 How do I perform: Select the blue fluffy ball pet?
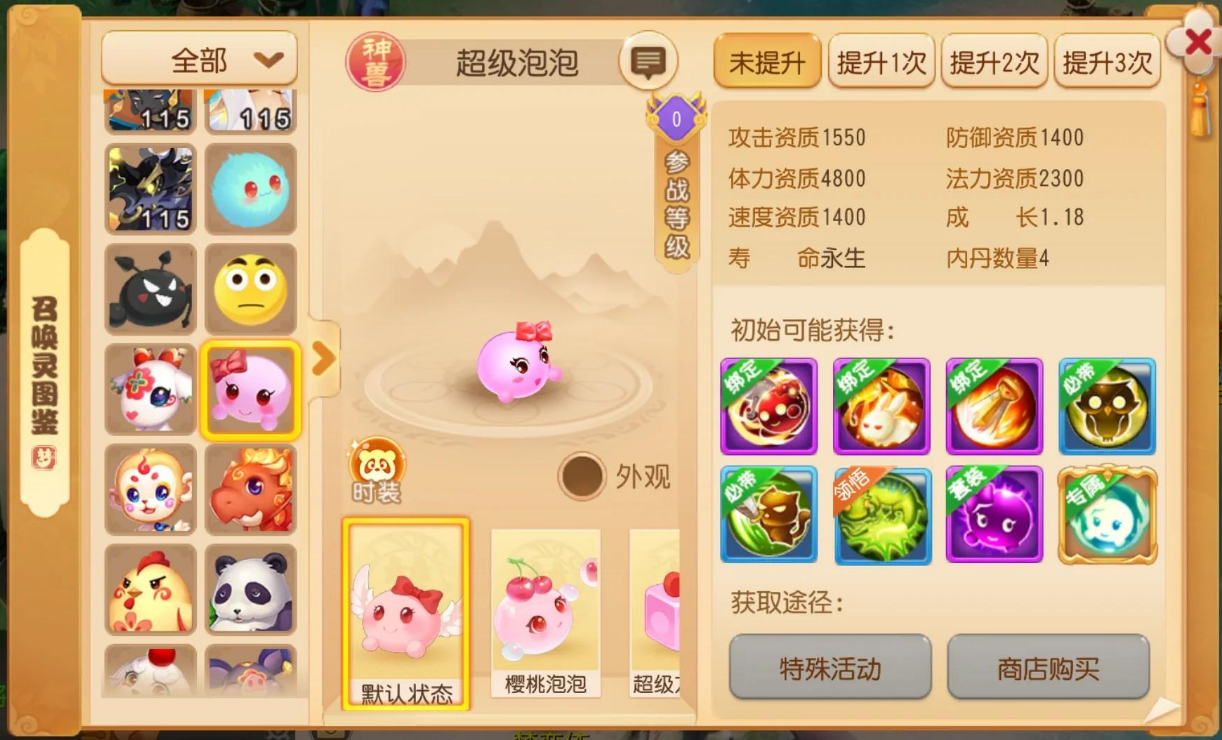pyautogui.click(x=251, y=188)
